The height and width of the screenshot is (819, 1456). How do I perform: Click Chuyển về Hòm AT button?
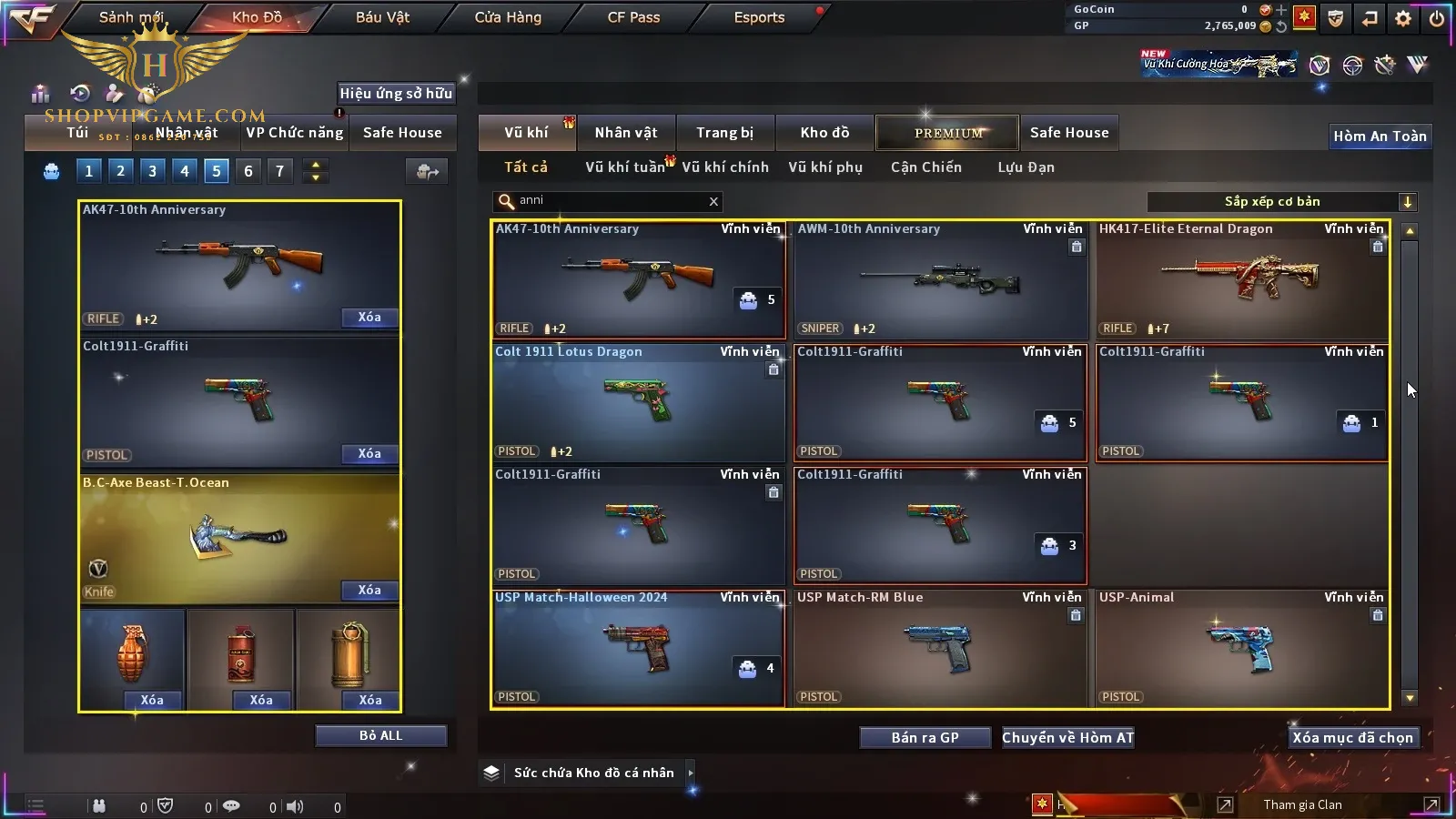[x=1067, y=738]
